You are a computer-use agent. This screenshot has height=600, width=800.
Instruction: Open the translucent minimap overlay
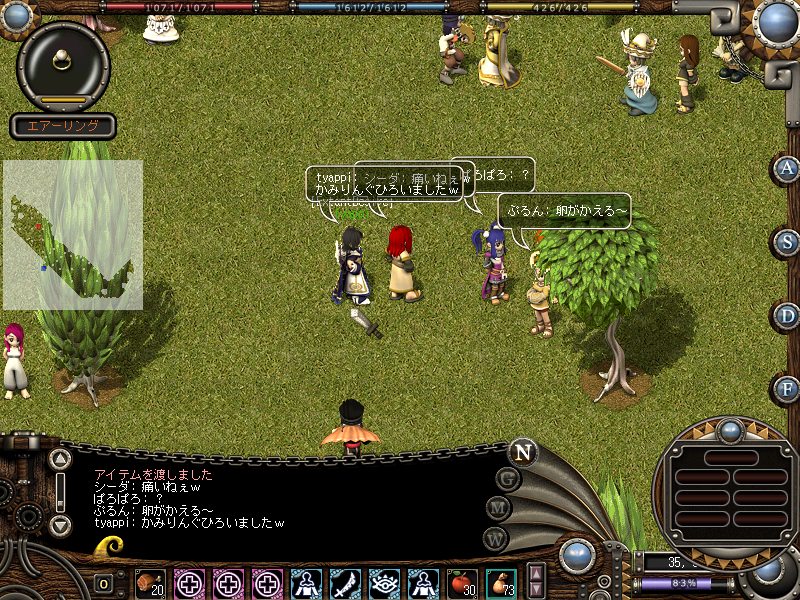pyautogui.click(x=72, y=235)
